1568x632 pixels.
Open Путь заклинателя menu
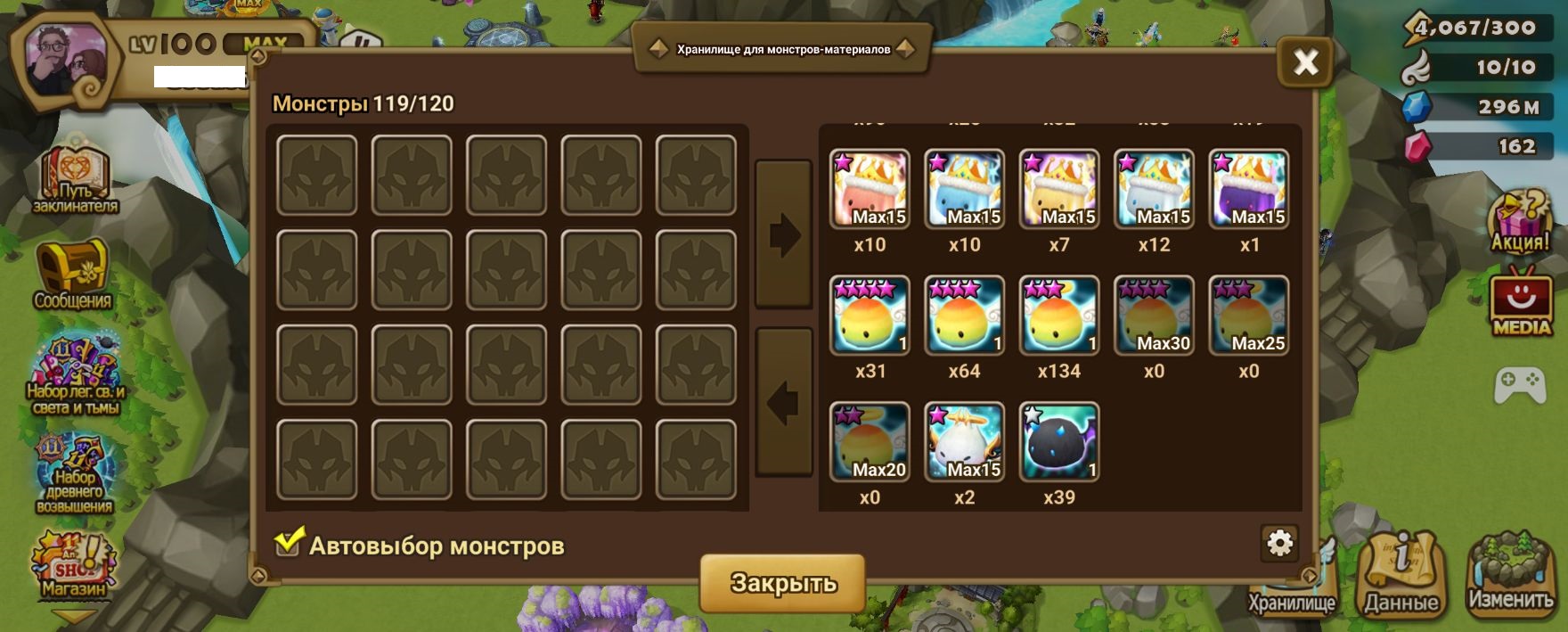click(x=75, y=178)
